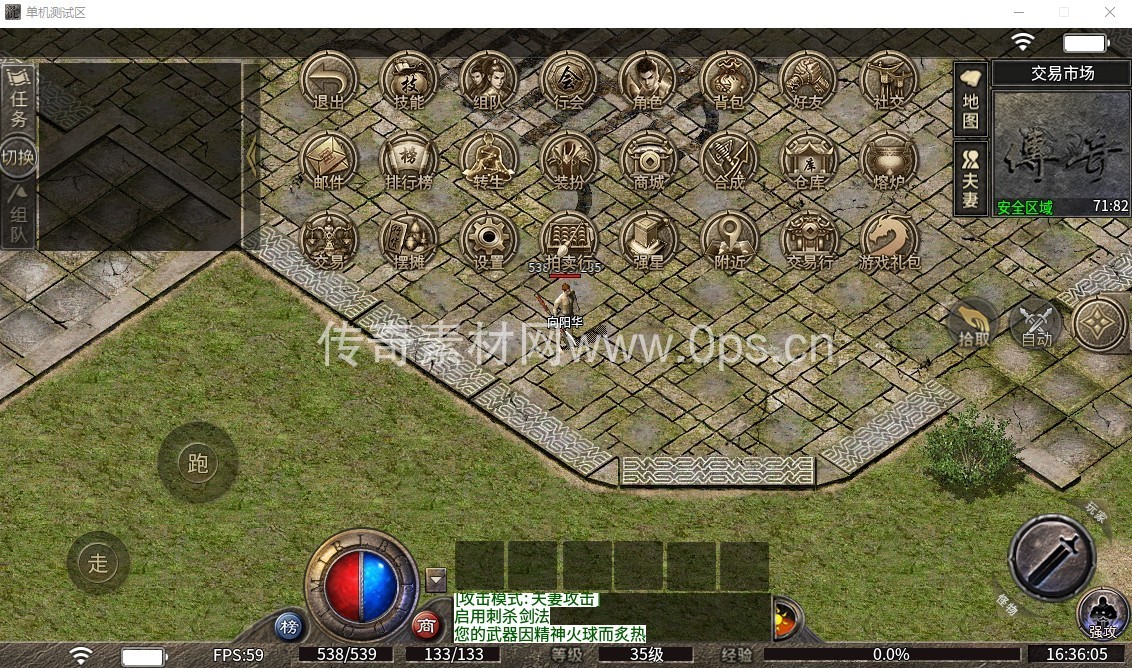Click the 退出 (Exit) menu icon
This screenshot has width=1132, height=668.
[x=329, y=80]
